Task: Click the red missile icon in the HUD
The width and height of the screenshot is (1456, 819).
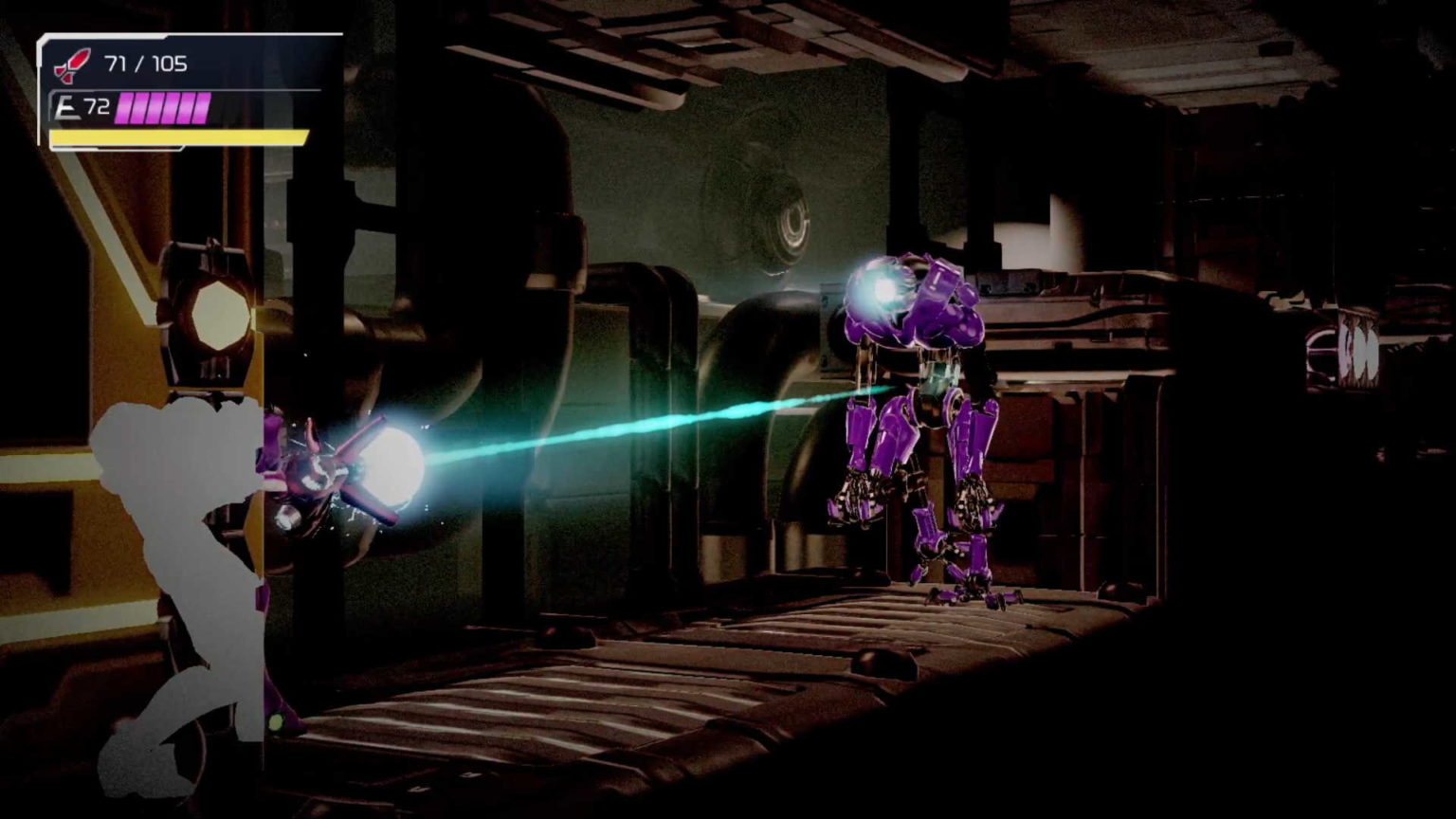Action: (x=72, y=64)
